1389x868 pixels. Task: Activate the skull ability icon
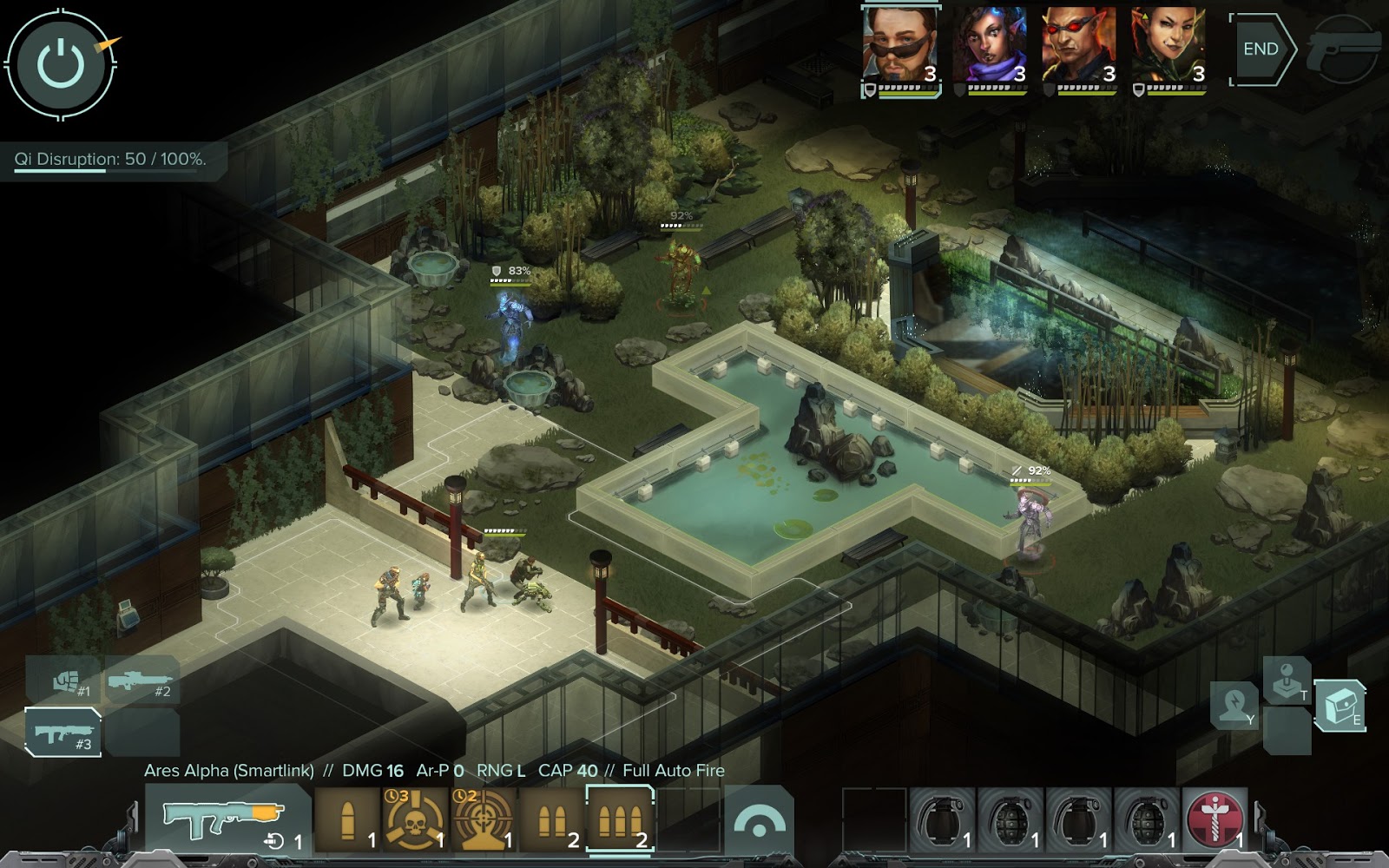[x=415, y=819]
